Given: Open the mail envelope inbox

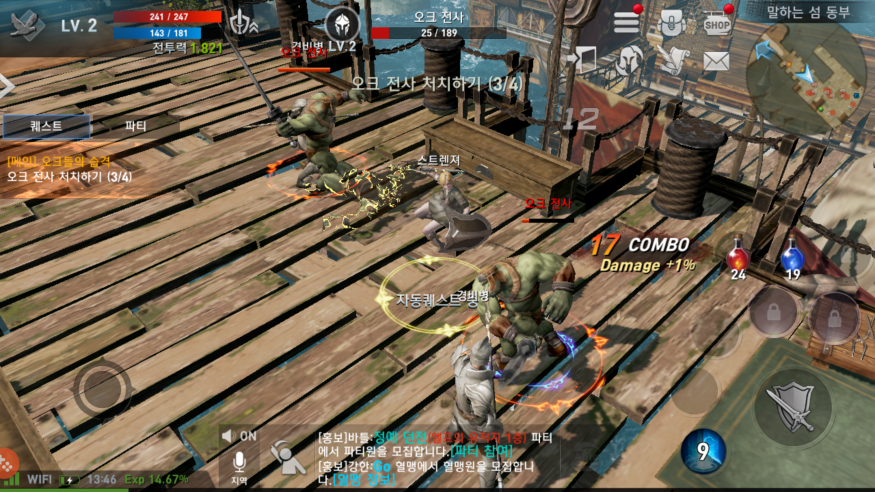Looking at the screenshot, I should (715, 60).
